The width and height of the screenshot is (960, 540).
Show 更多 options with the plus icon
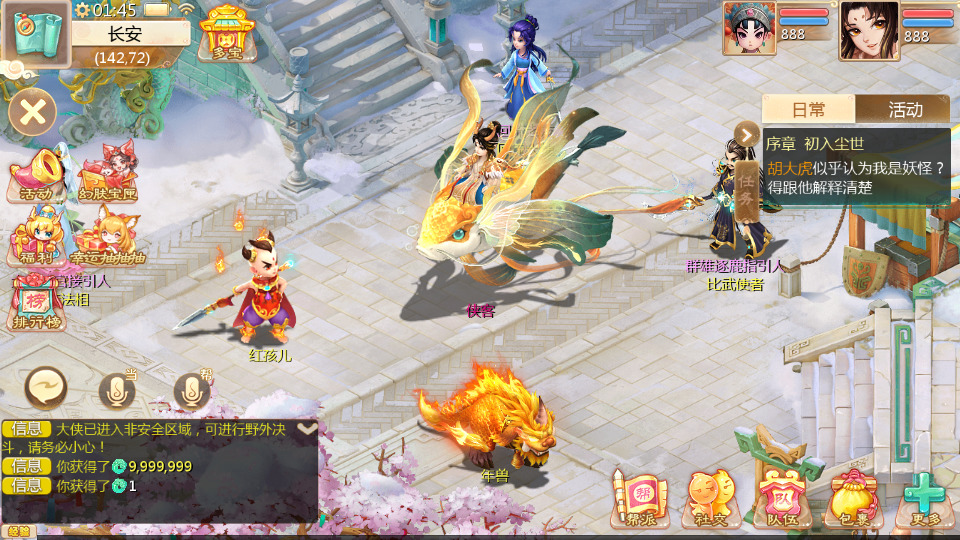[x=922, y=498]
